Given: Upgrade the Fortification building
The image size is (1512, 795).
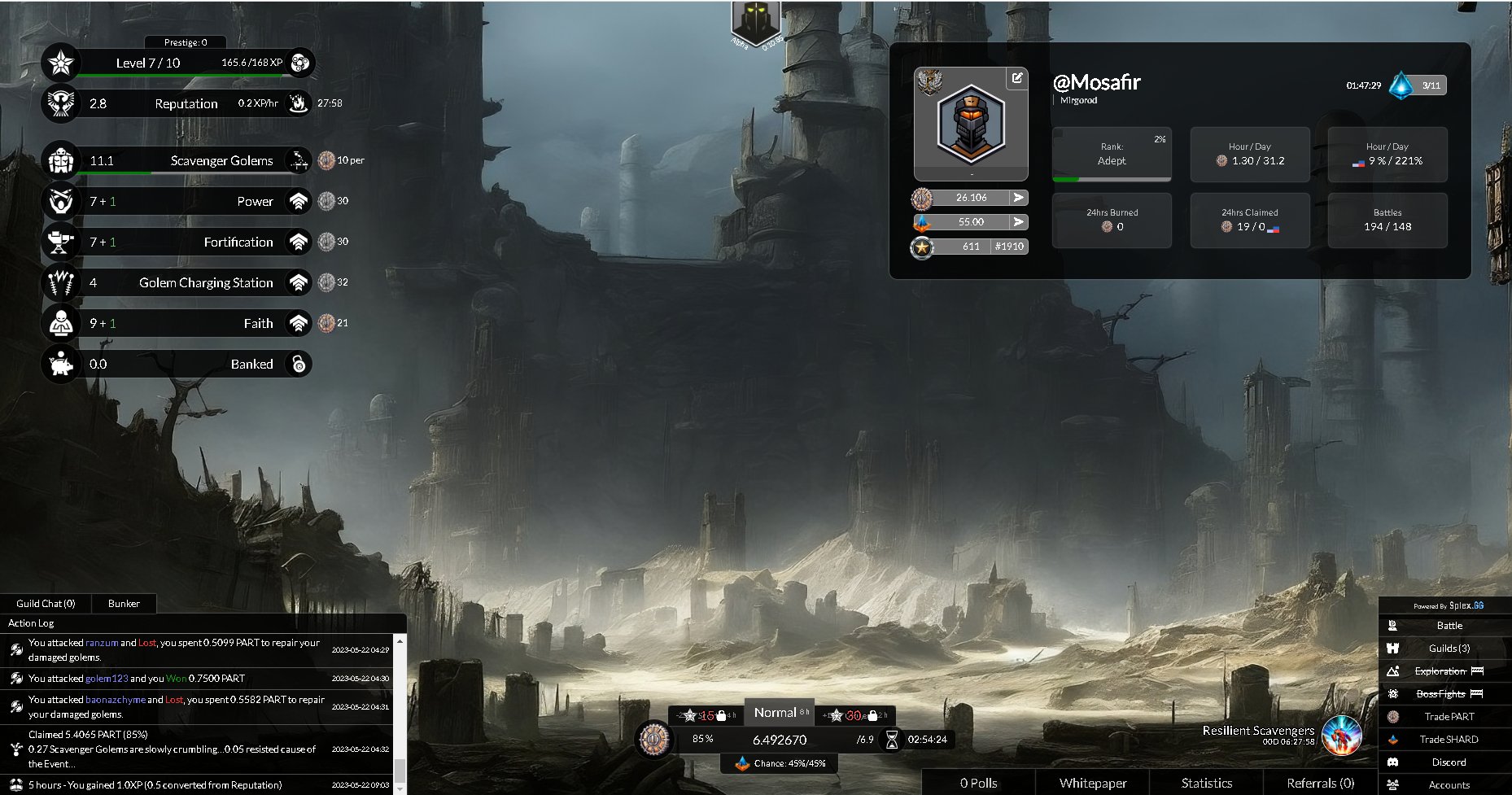Looking at the screenshot, I should tap(299, 242).
